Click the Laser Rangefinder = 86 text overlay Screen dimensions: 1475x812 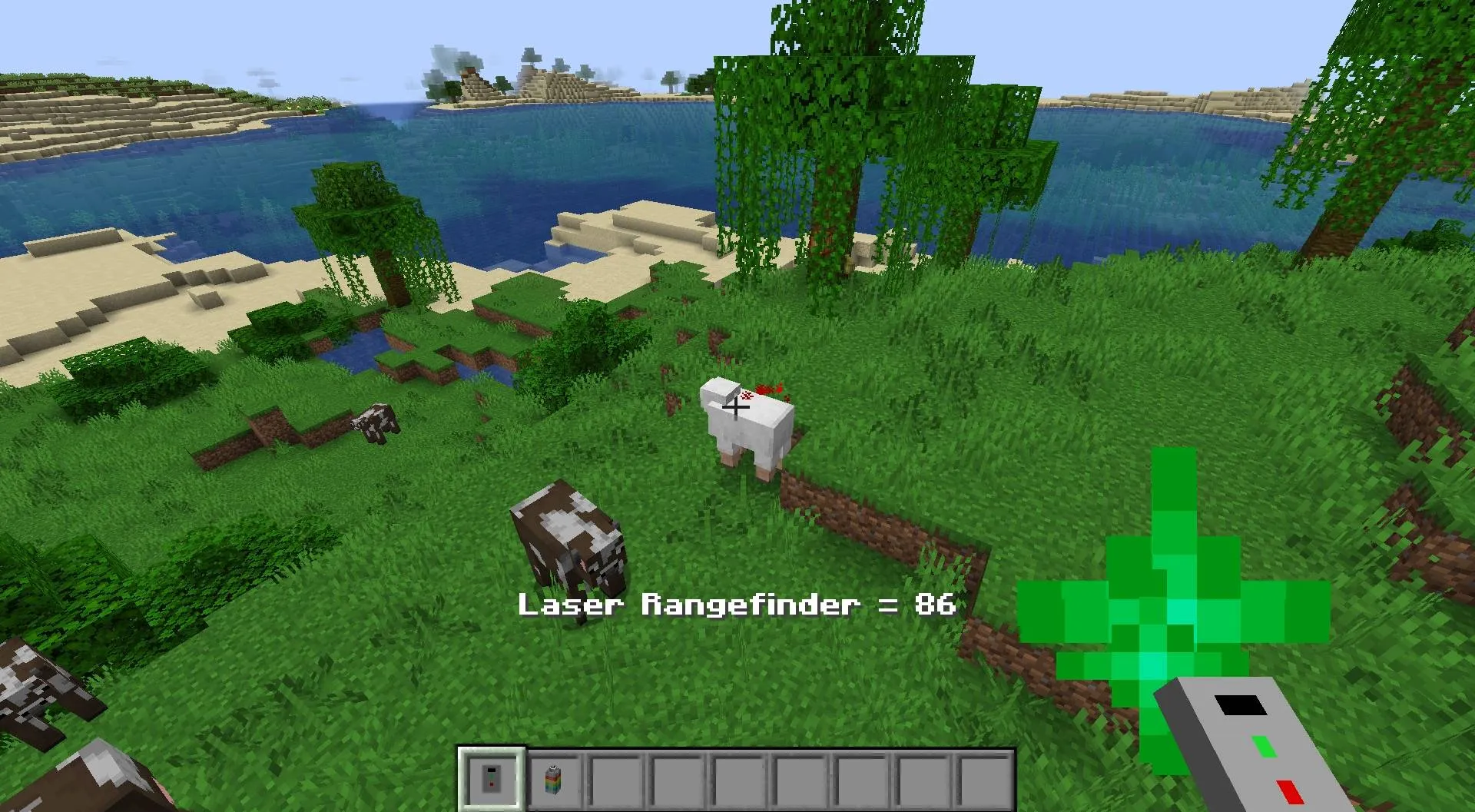(736, 606)
